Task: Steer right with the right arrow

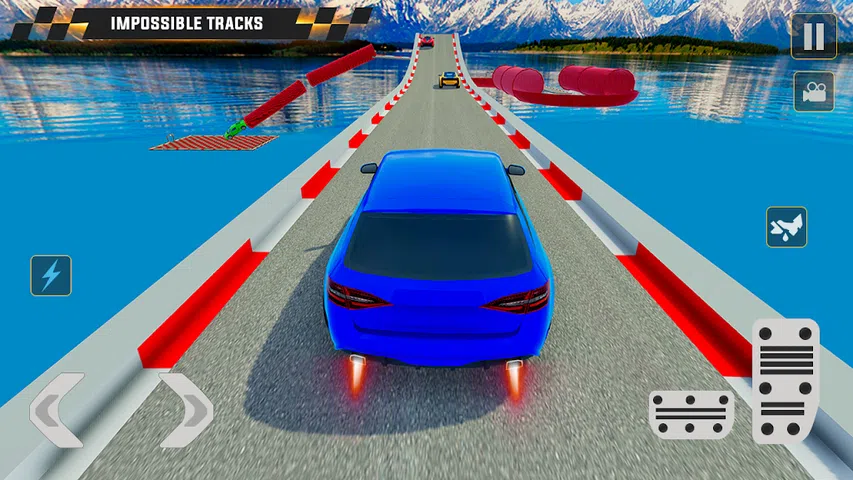Action: tap(186, 409)
